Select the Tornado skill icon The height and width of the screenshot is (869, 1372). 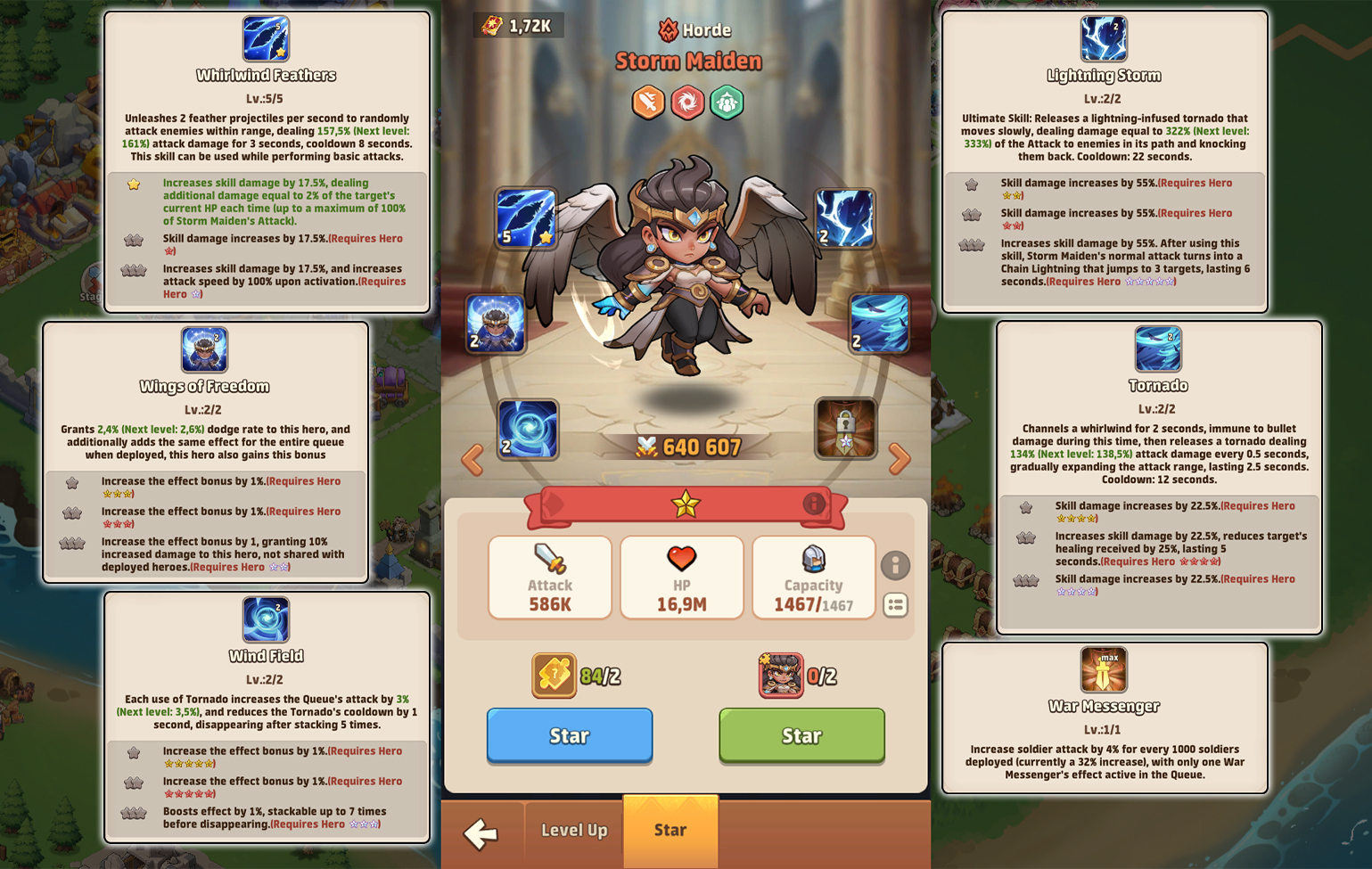tap(879, 324)
